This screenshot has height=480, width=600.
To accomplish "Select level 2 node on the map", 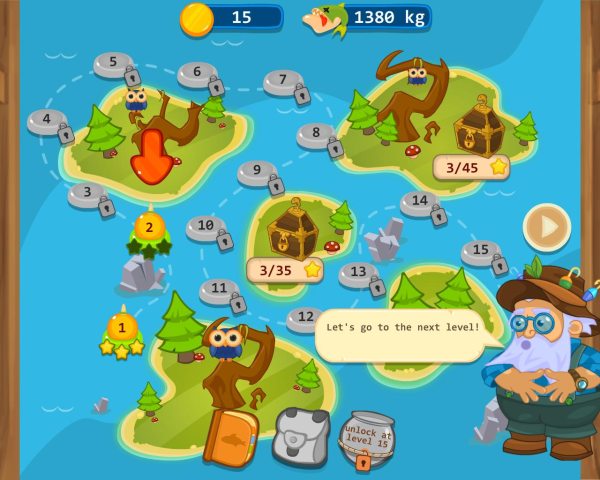I will pos(149,228).
